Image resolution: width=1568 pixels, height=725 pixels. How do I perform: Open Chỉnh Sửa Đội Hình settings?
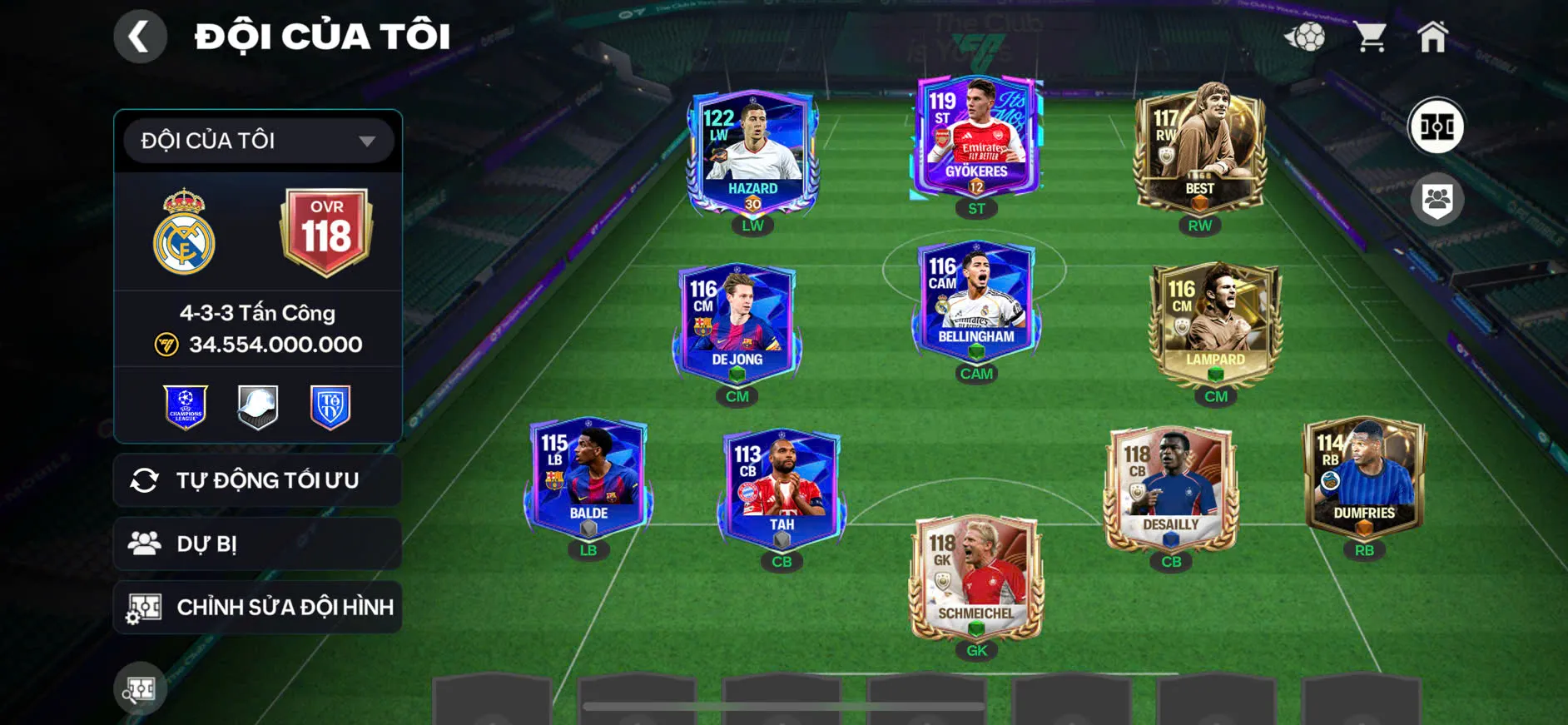(257, 607)
